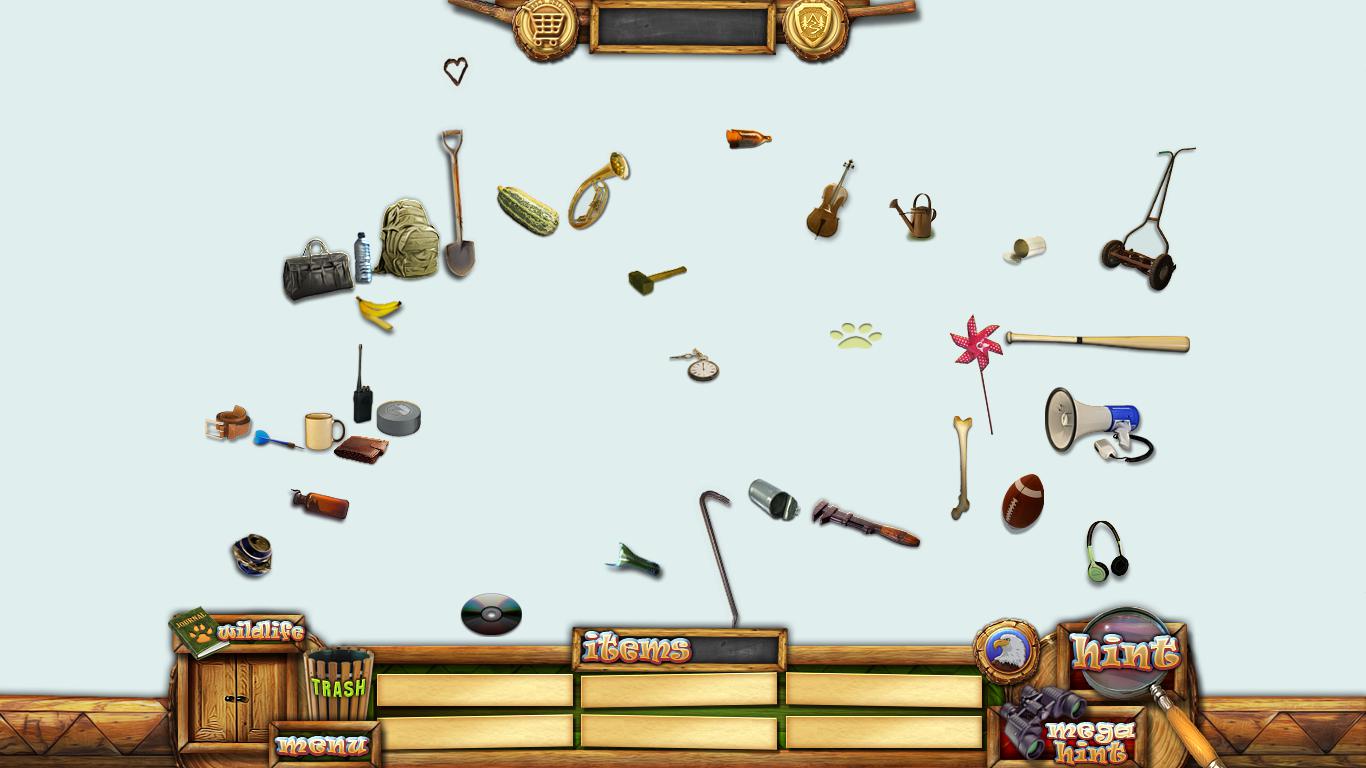This screenshot has height=768, width=1366.
Task: Click the banana peel
Action: pos(379,313)
